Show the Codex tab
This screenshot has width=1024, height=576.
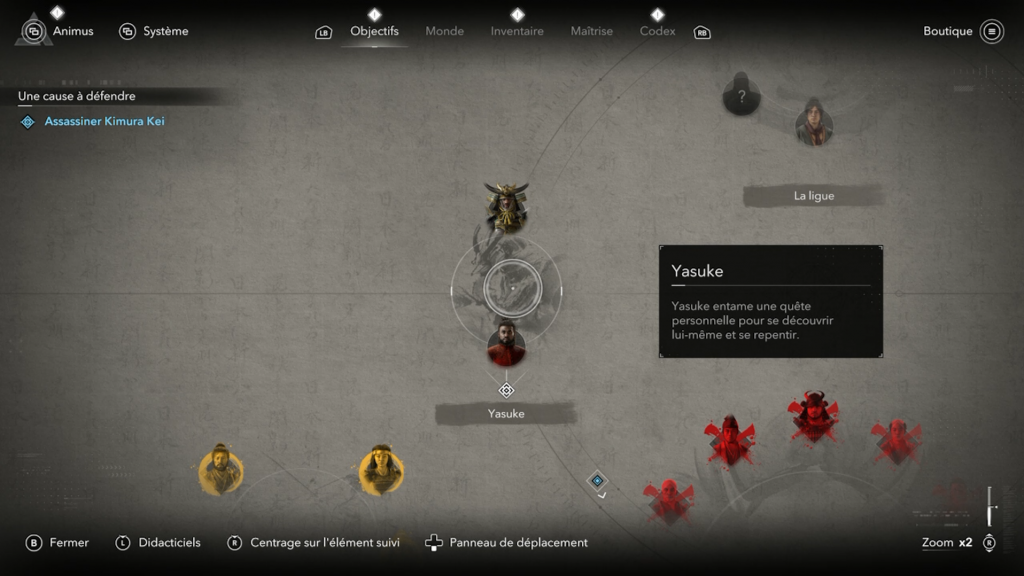(x=657, y=31)
